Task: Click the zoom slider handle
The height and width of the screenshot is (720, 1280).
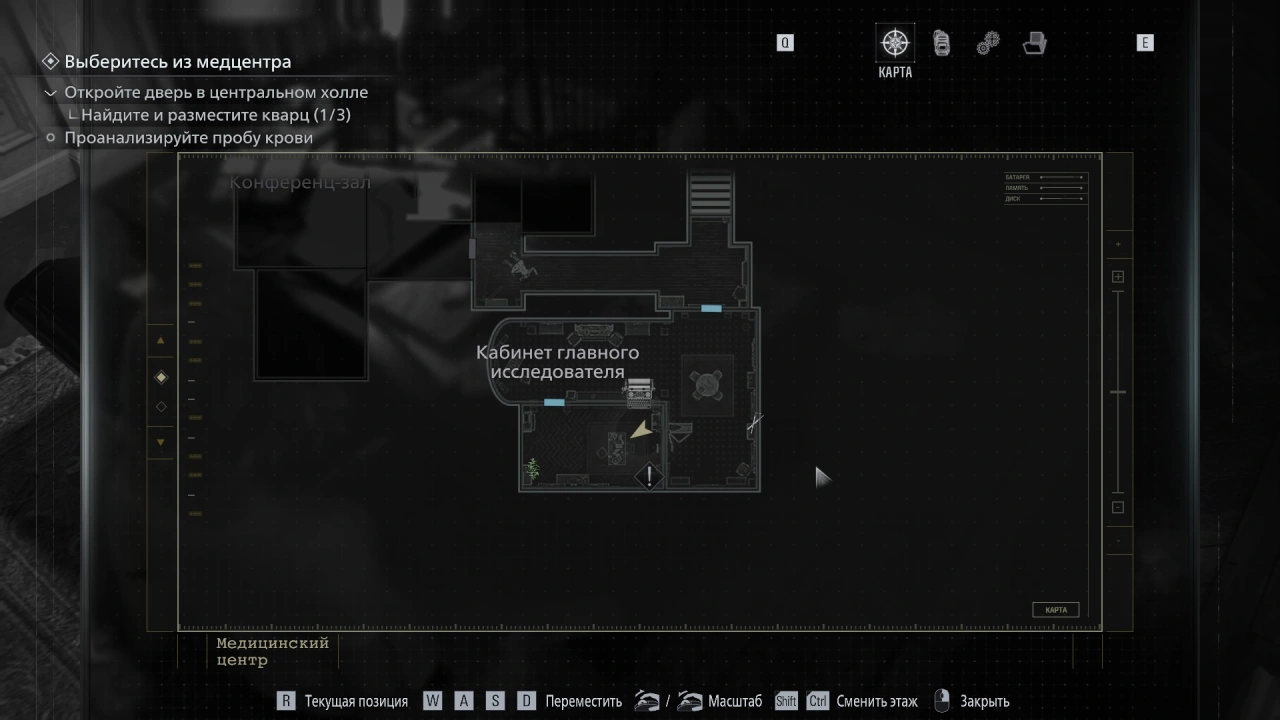Action: coord(1118,392)
